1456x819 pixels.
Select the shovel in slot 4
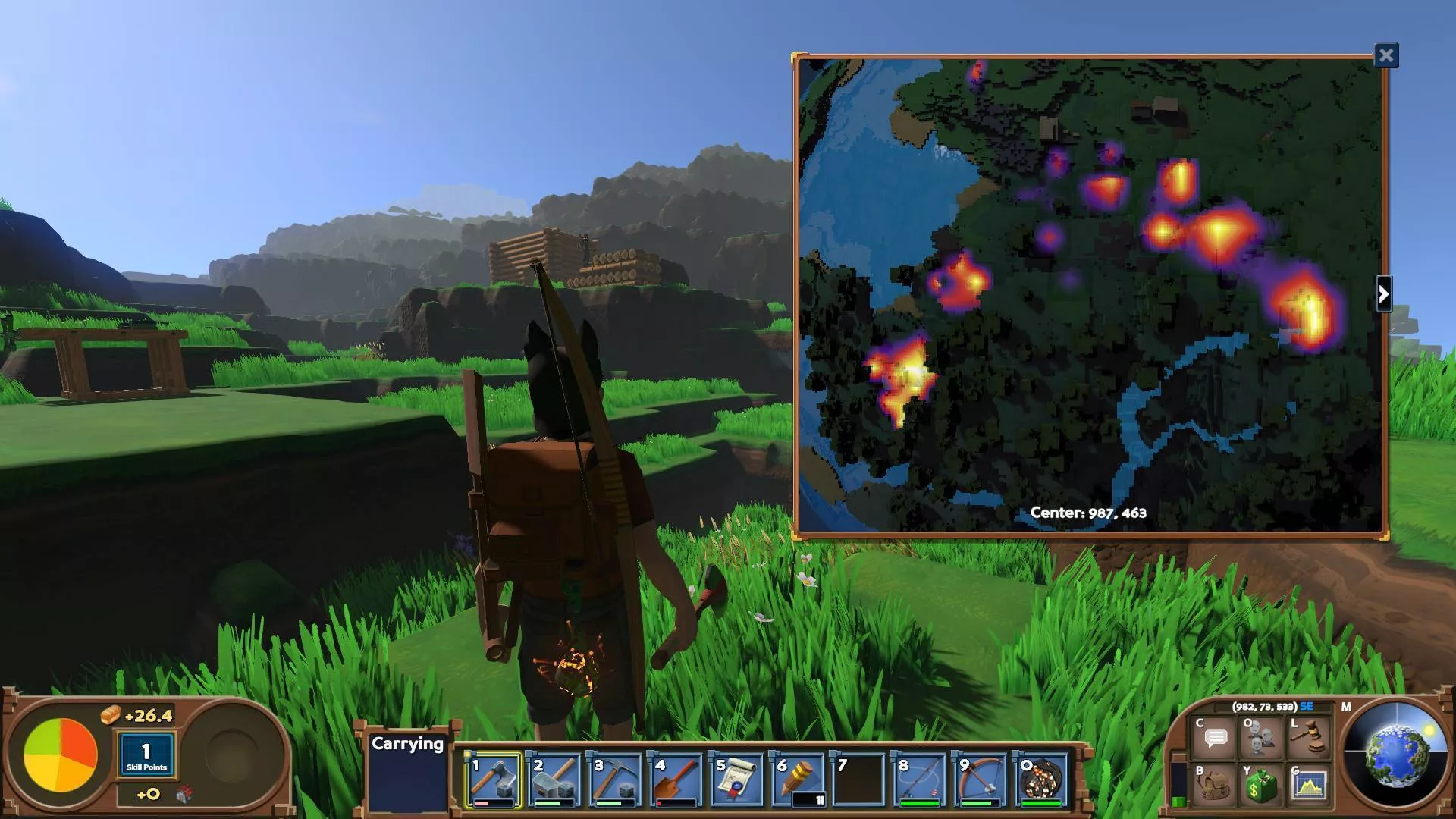pos(676,780)
